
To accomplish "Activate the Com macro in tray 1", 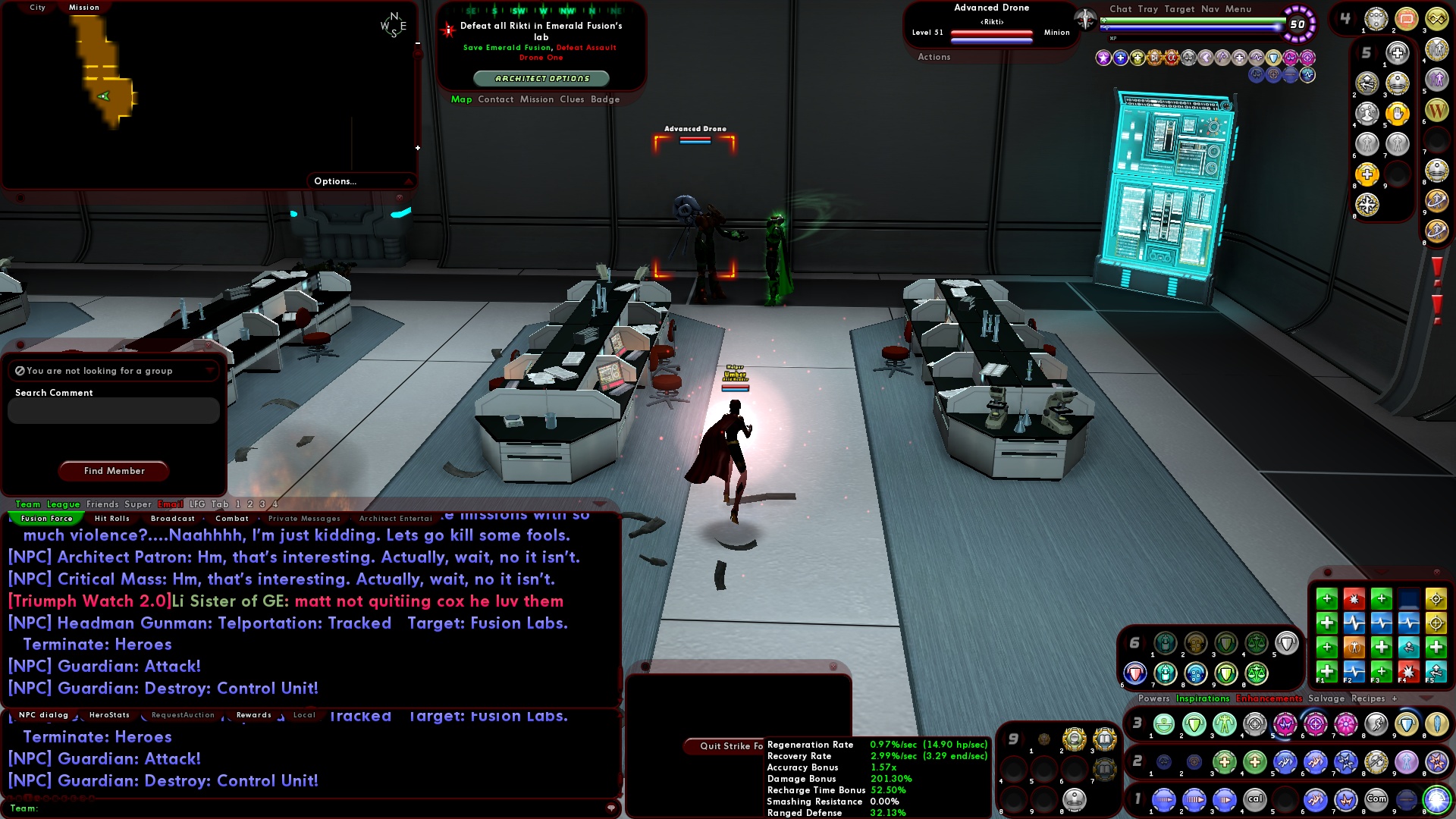I will tap(1375, 799).
